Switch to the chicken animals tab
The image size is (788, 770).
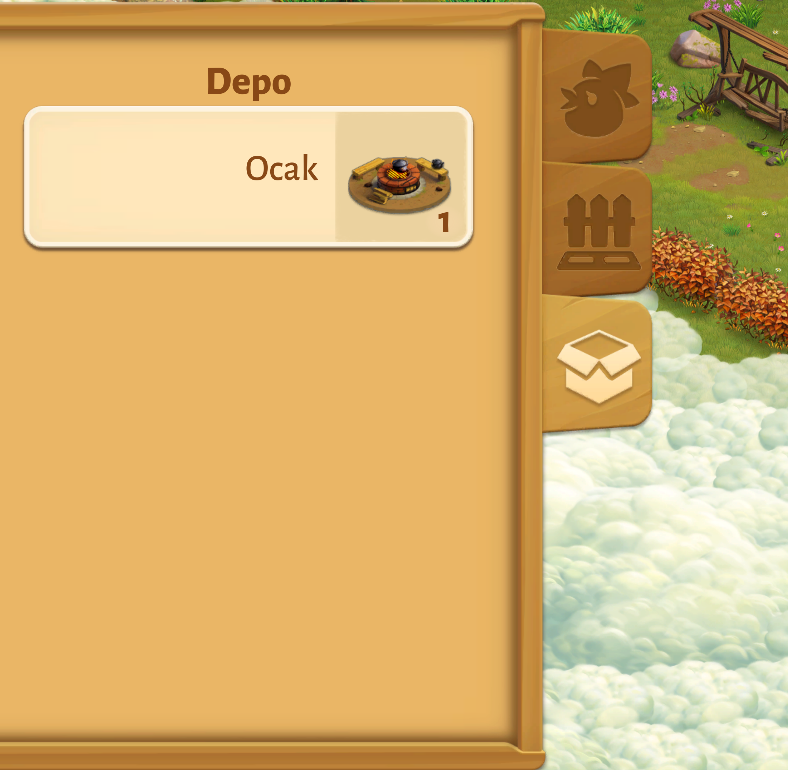[x=598, y=97]
